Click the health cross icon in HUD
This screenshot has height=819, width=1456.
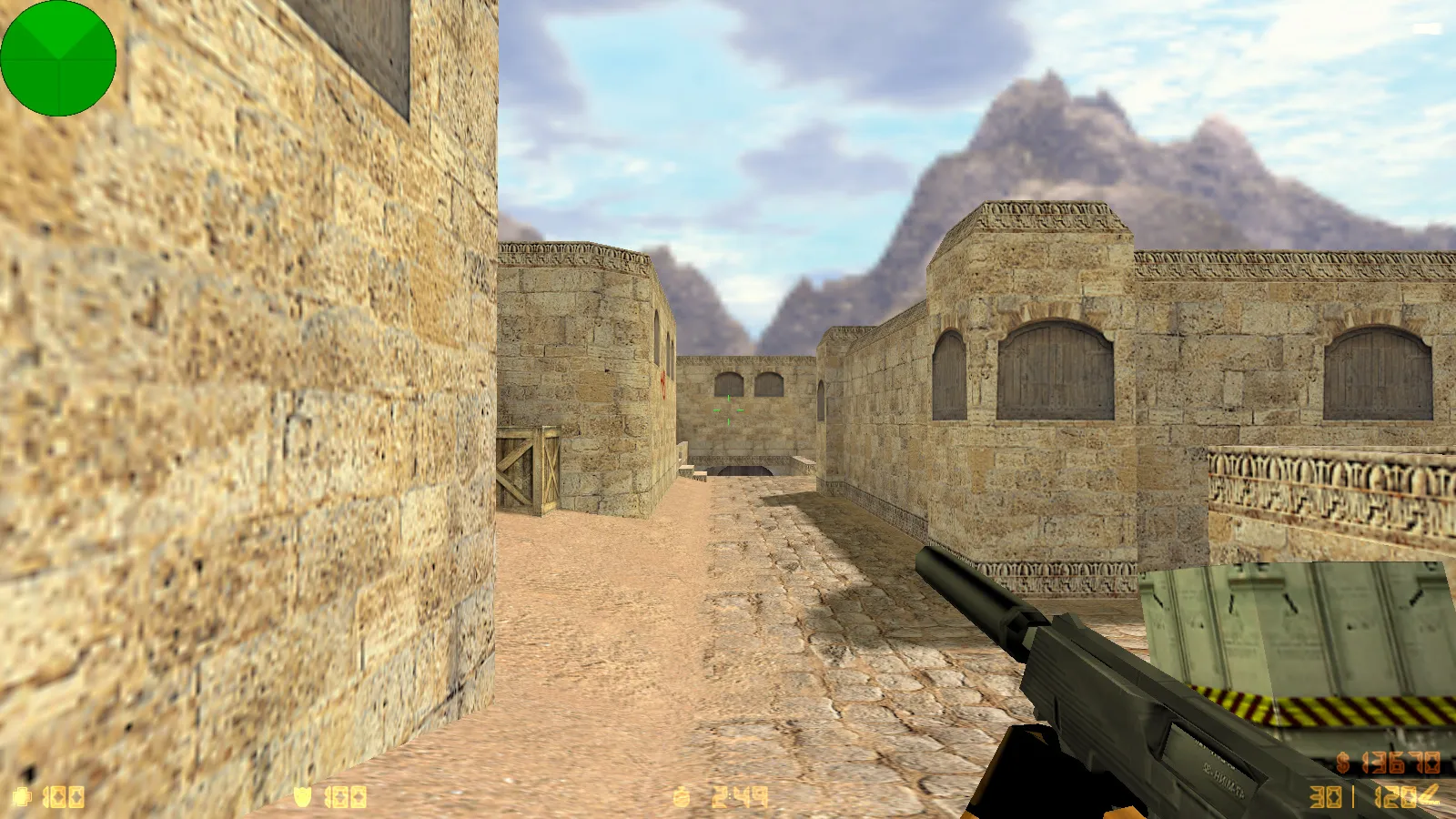coord(23,796)
